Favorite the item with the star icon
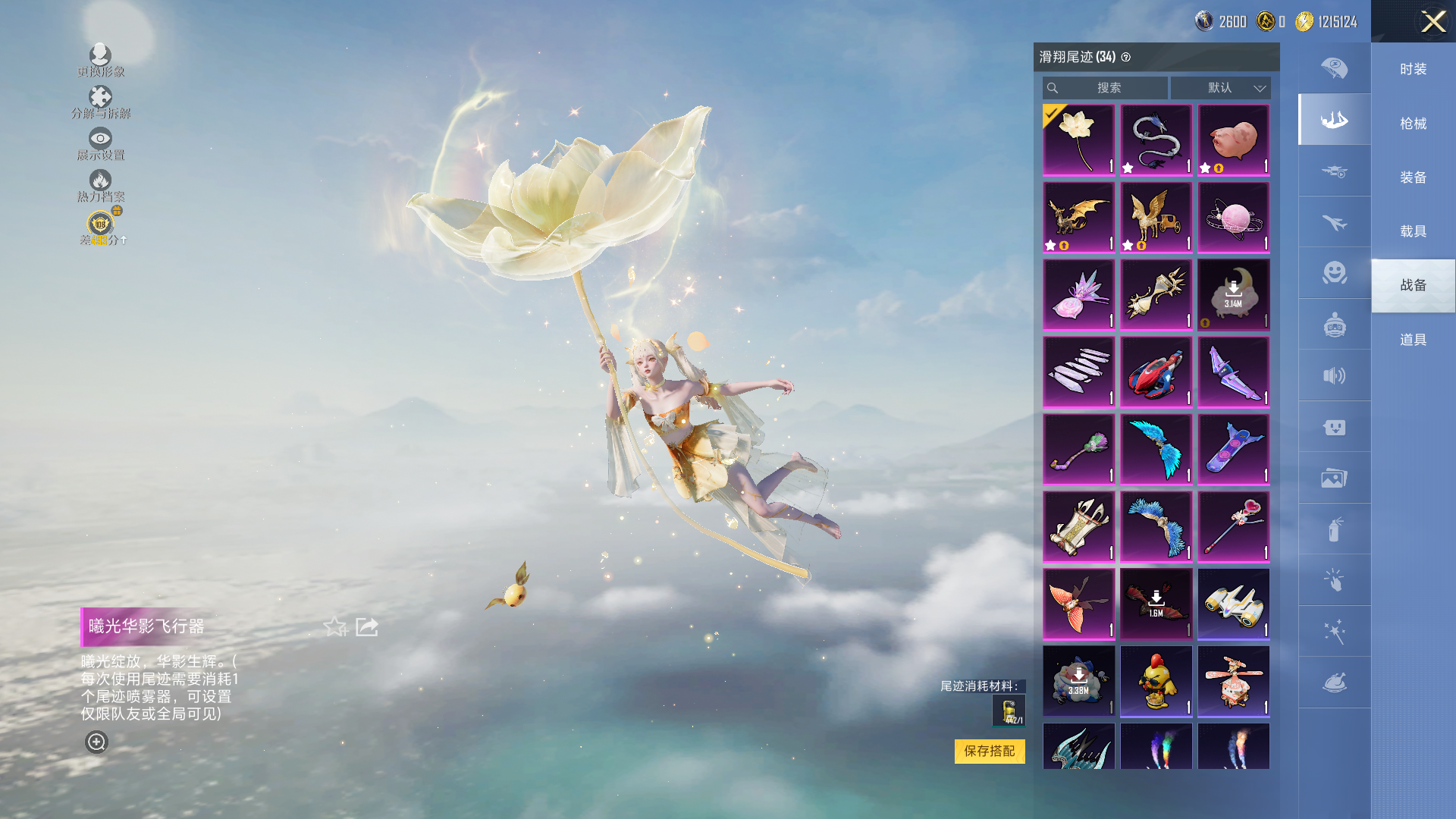Viewport: 1456px width, 819px height. (334, 627)
